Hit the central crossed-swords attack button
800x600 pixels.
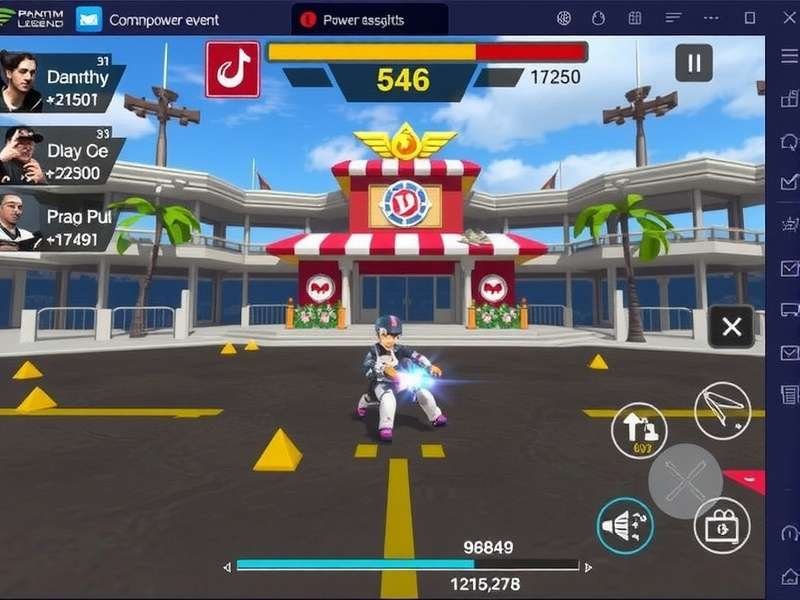click(x=685, y=481)
